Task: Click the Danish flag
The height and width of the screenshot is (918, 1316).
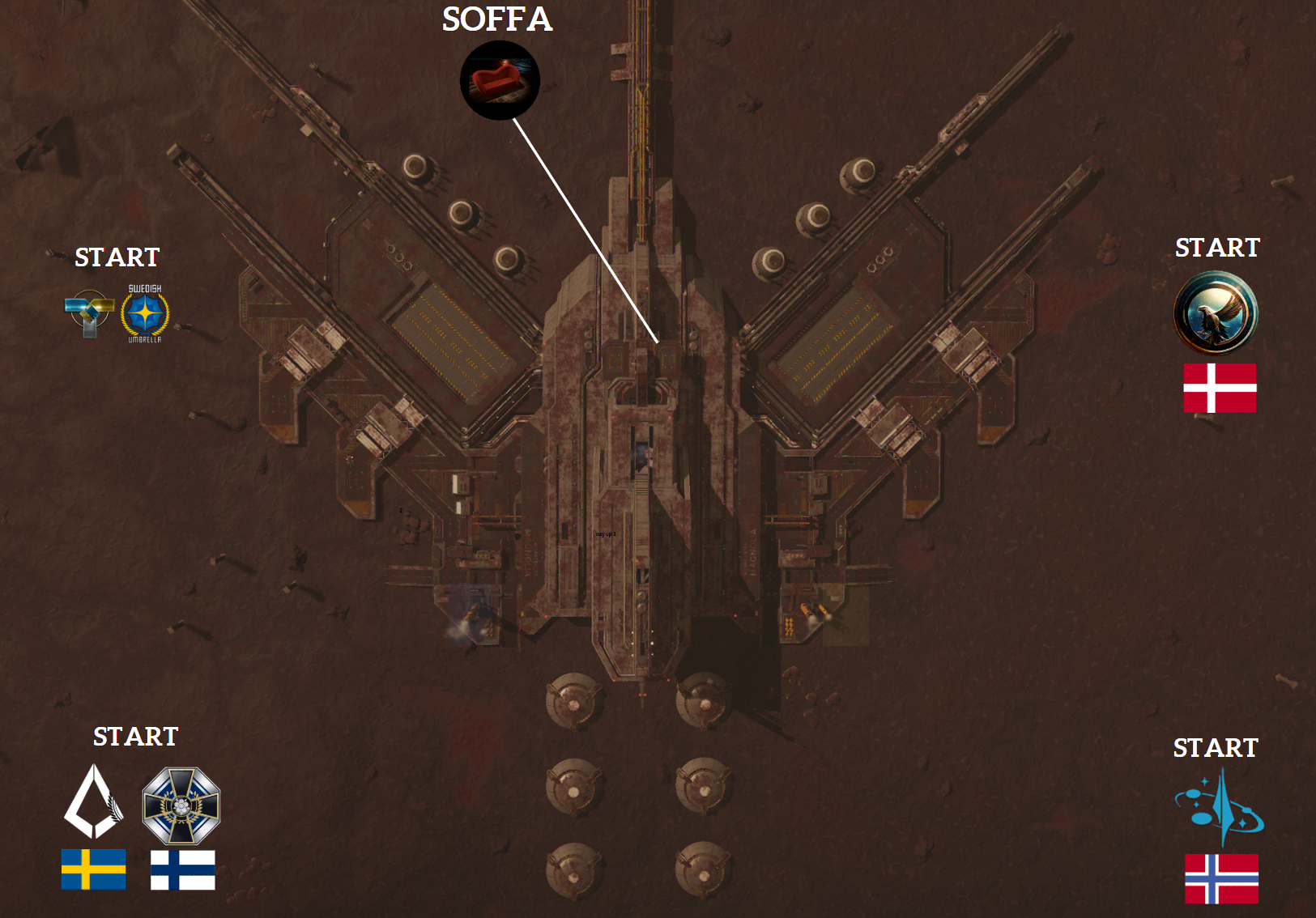Action: pyautogui.click(x=1220, y=388)
